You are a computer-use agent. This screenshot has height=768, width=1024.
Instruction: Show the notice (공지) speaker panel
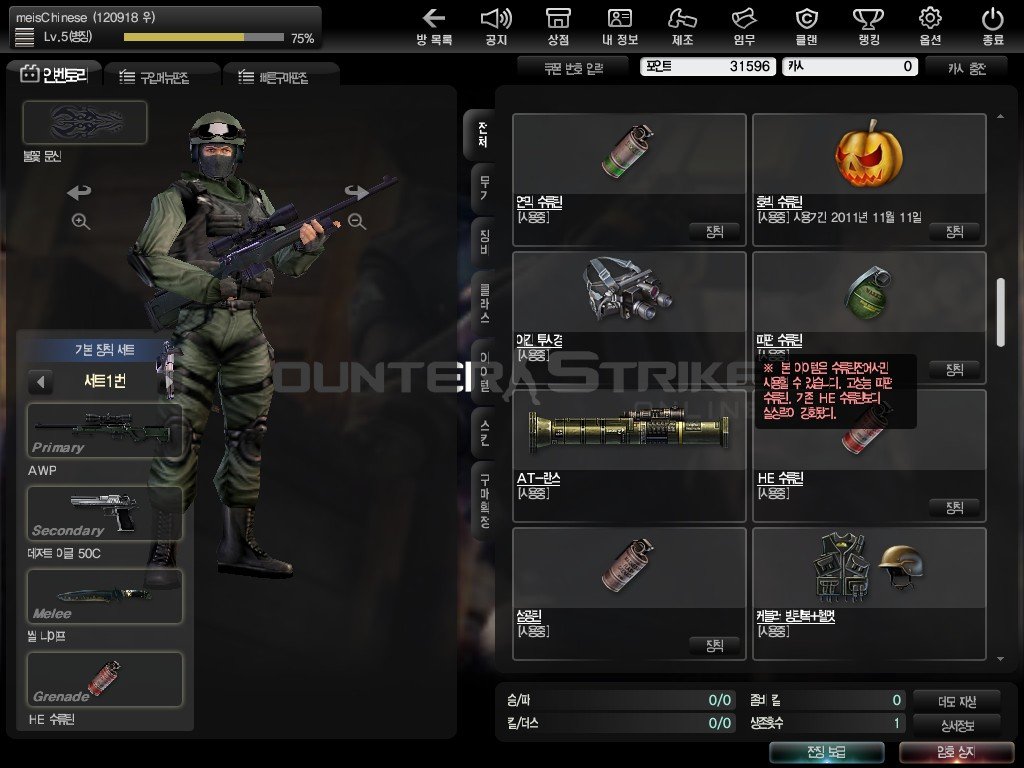[x=496, y=26]
